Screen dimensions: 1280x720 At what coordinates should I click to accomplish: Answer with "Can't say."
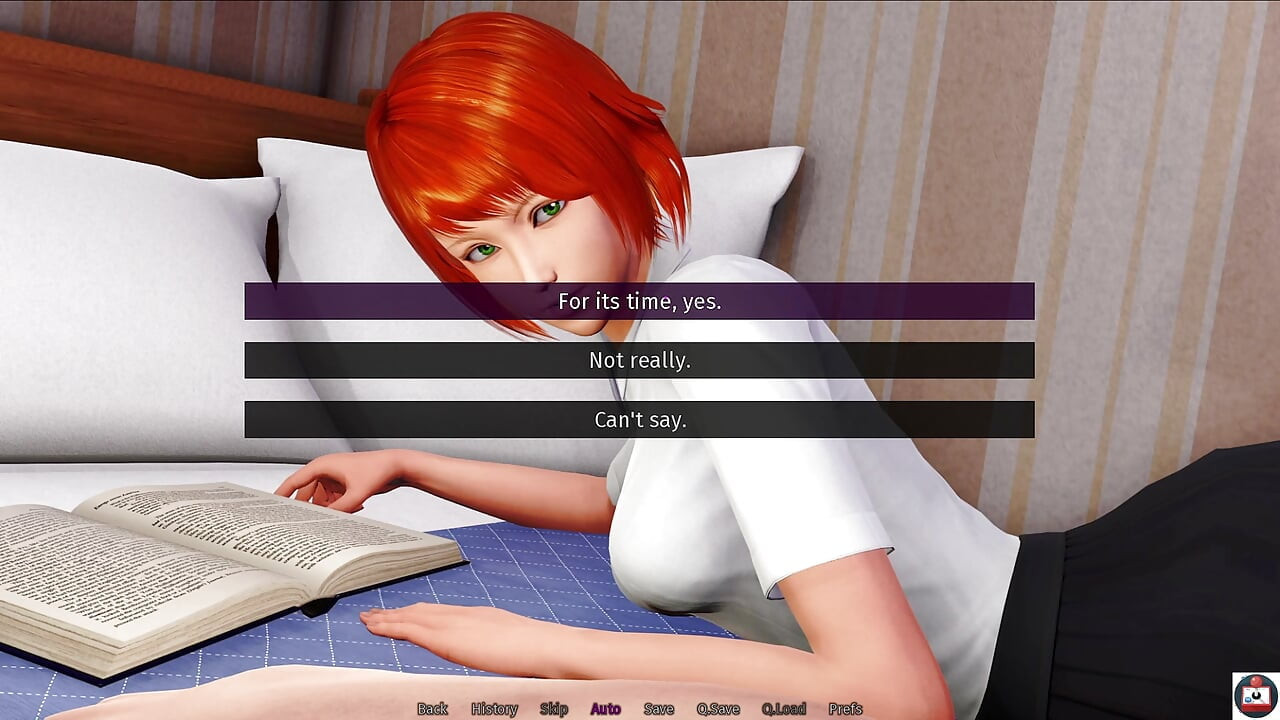pos(639,420)
